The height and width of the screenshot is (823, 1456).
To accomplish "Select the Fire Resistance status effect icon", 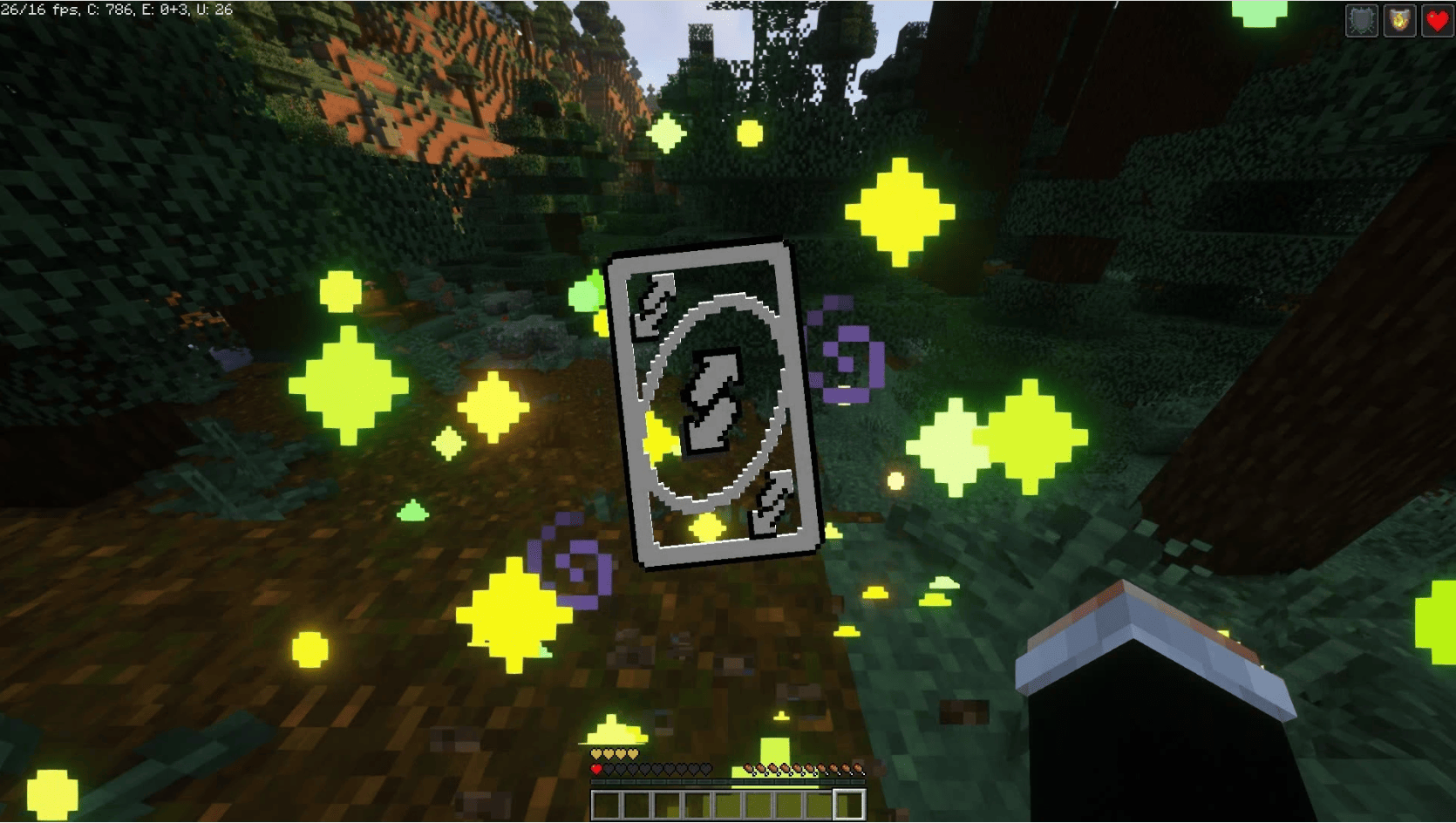I will 1399,20.
